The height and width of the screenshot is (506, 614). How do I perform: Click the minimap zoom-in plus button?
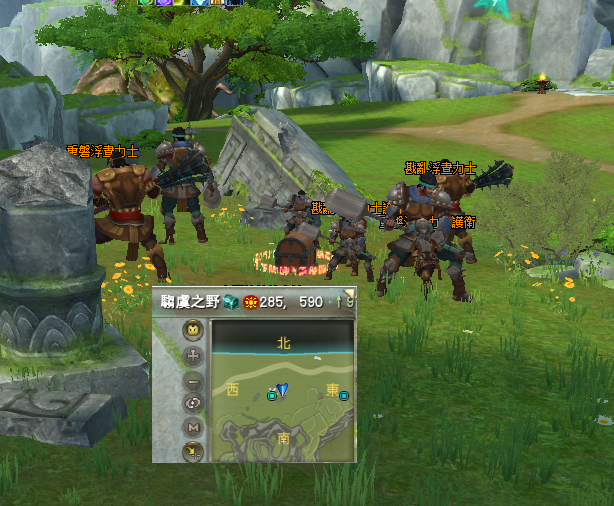(x=193, y=356)
